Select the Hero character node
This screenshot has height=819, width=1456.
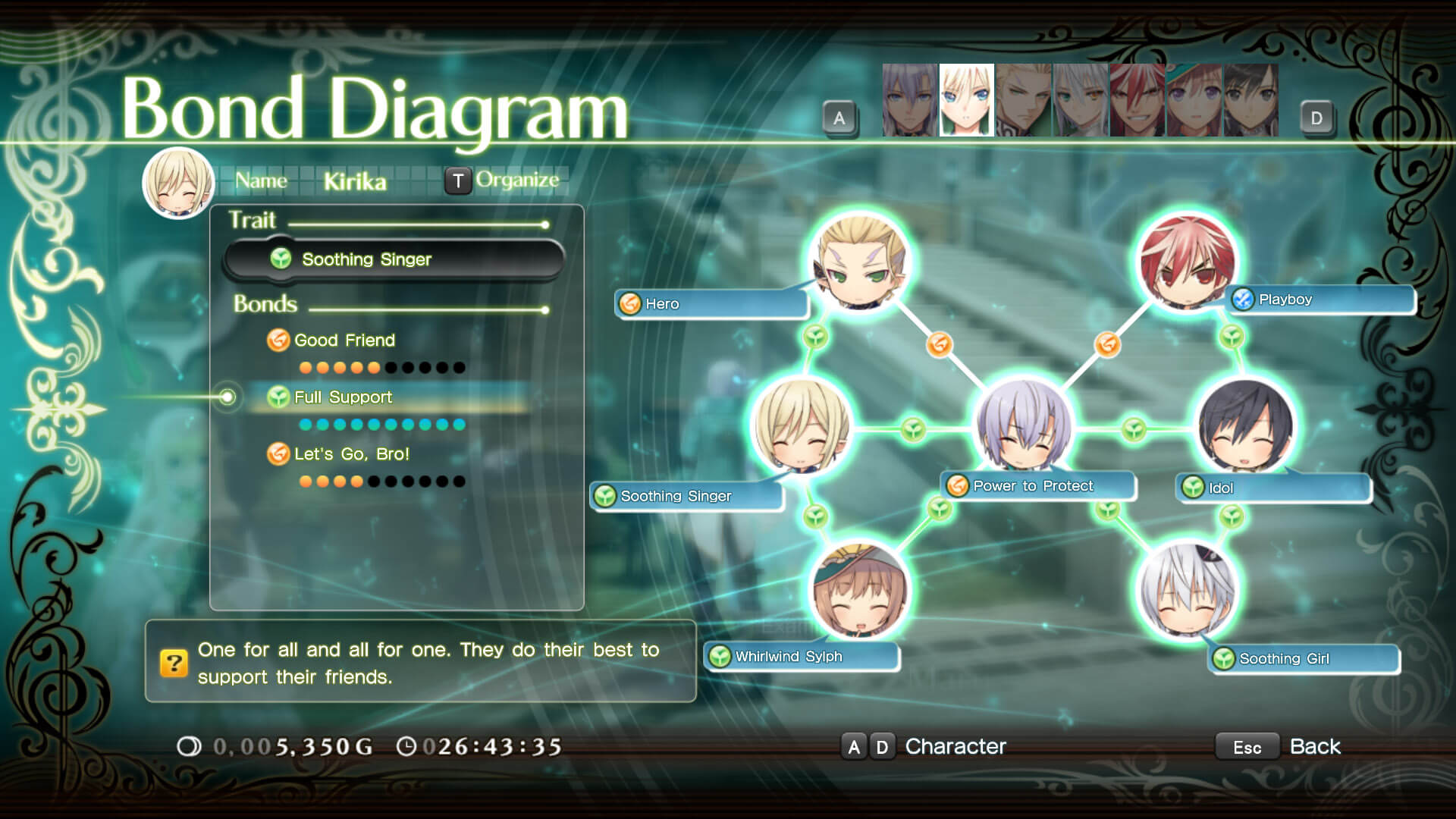(859, 262)
